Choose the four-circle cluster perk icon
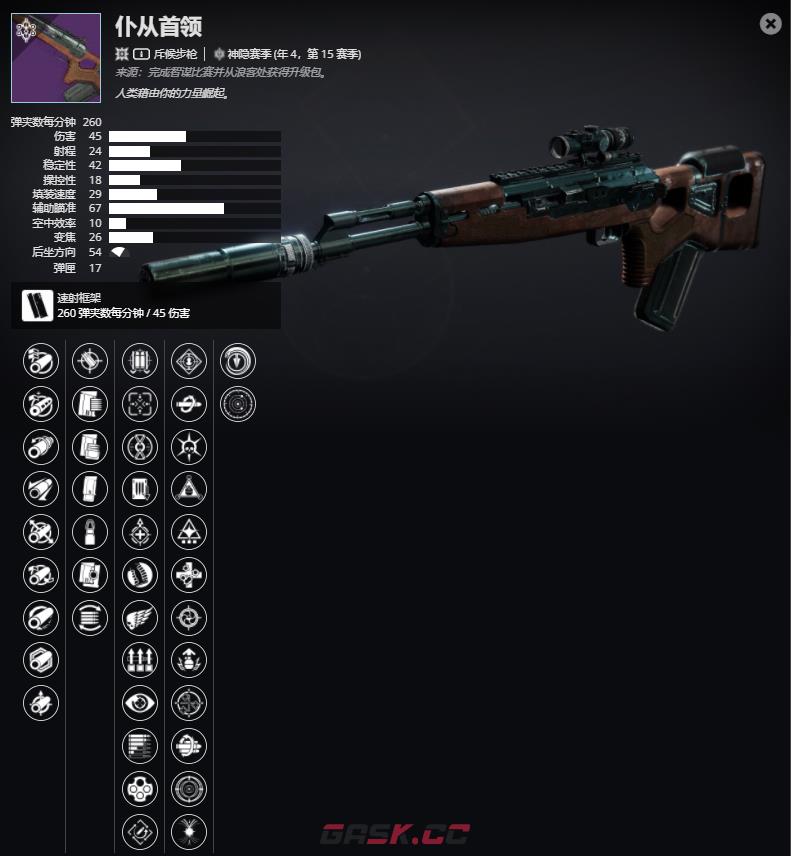This screenshot has width=791, height=856. point(140,788)
